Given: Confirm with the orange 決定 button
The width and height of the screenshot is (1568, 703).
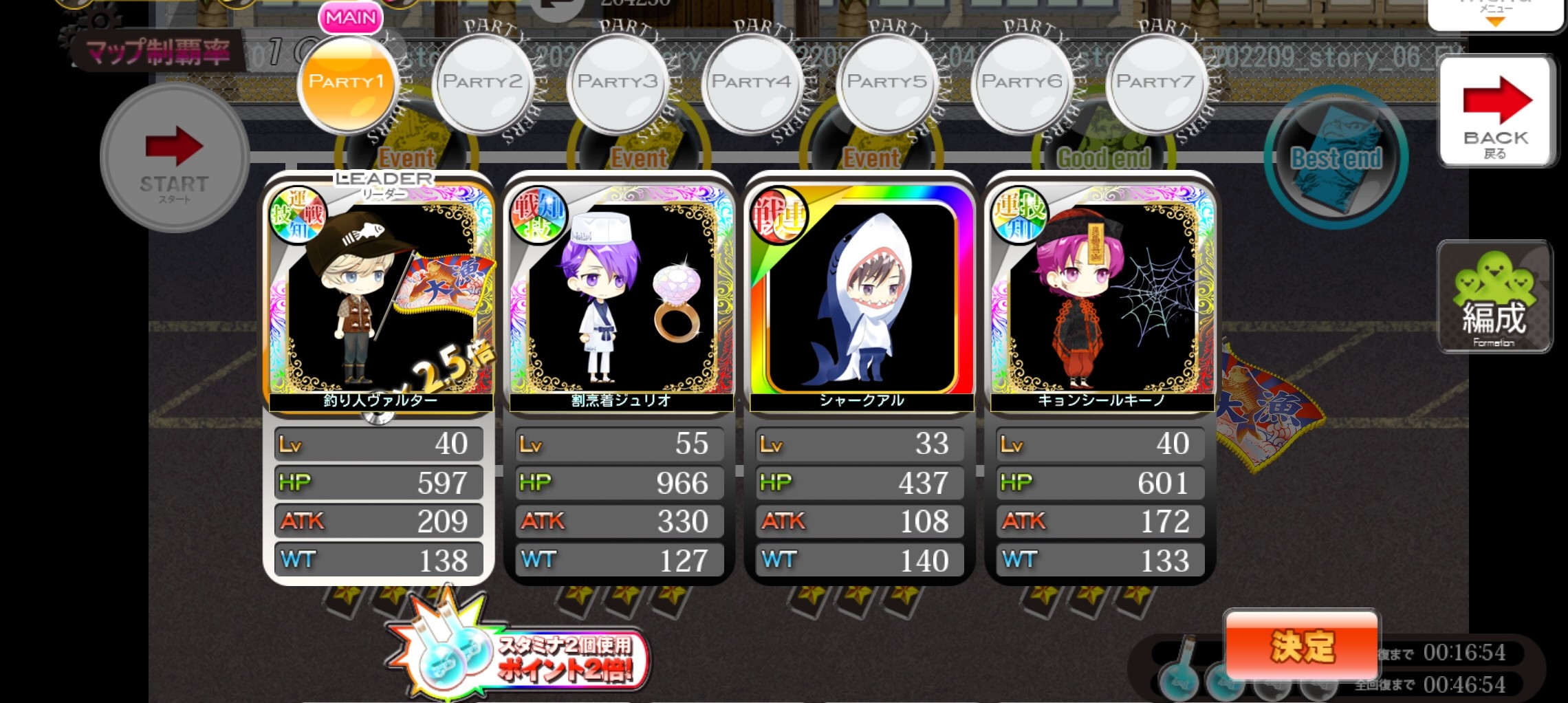Looking at the screenshot, I should [1302, 646].
